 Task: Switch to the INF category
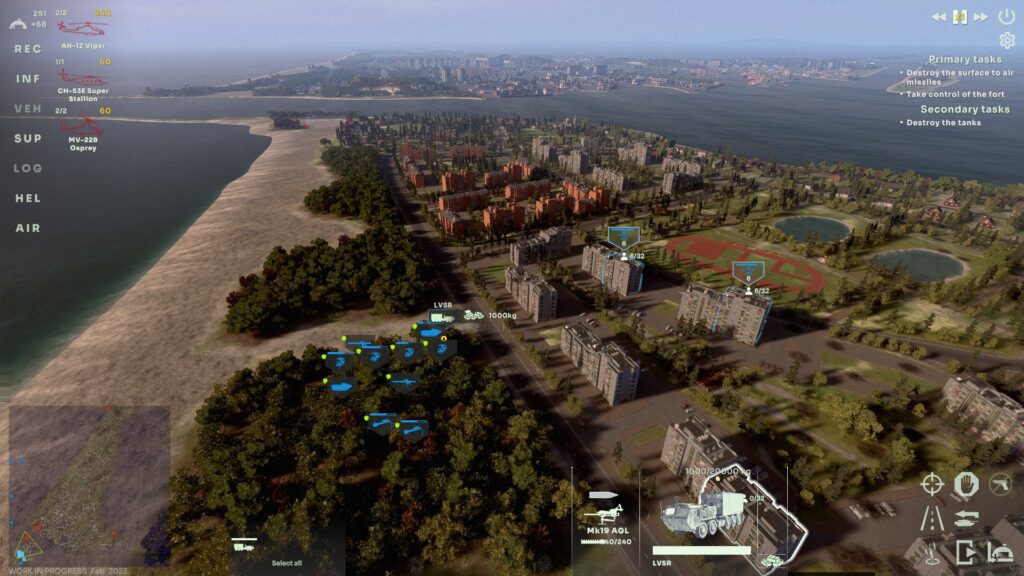(x=28, y=78)
